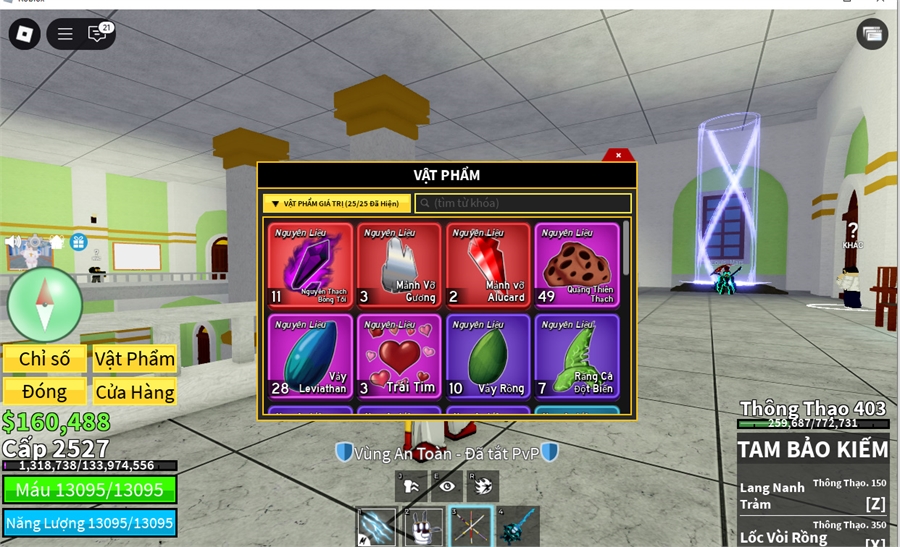
Task: Close the Vật Phẩm inventory window
Action: pyautogui.click(x=619, y=155)
